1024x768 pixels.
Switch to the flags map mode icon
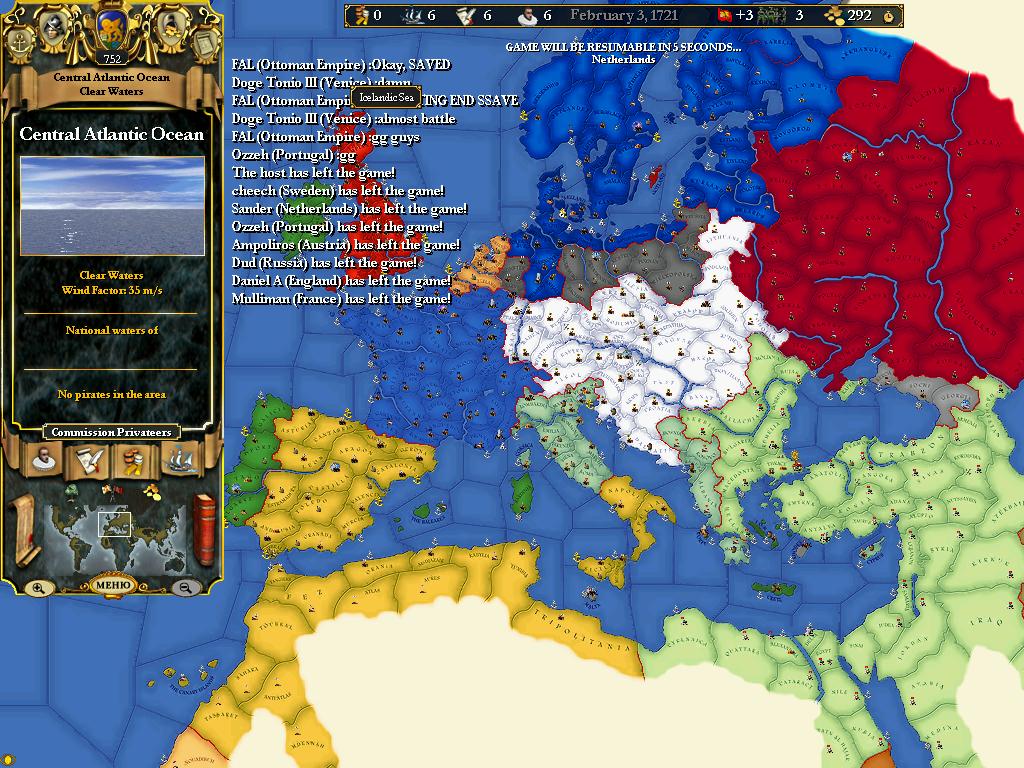[112, 490]
